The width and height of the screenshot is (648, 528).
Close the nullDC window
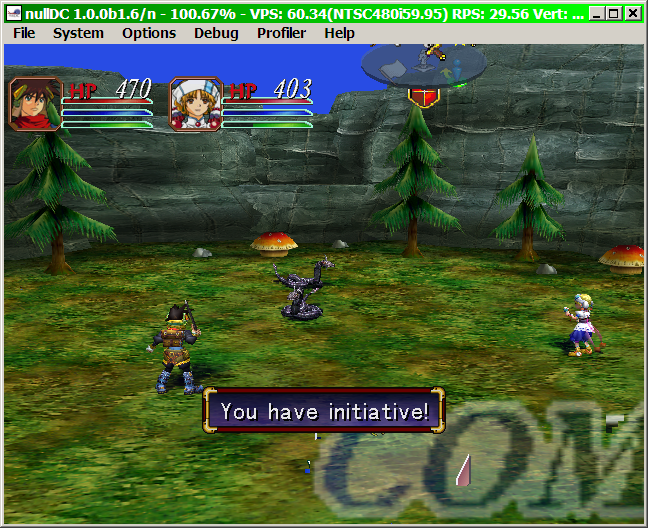pyautogui.click(x=633, y=14)
